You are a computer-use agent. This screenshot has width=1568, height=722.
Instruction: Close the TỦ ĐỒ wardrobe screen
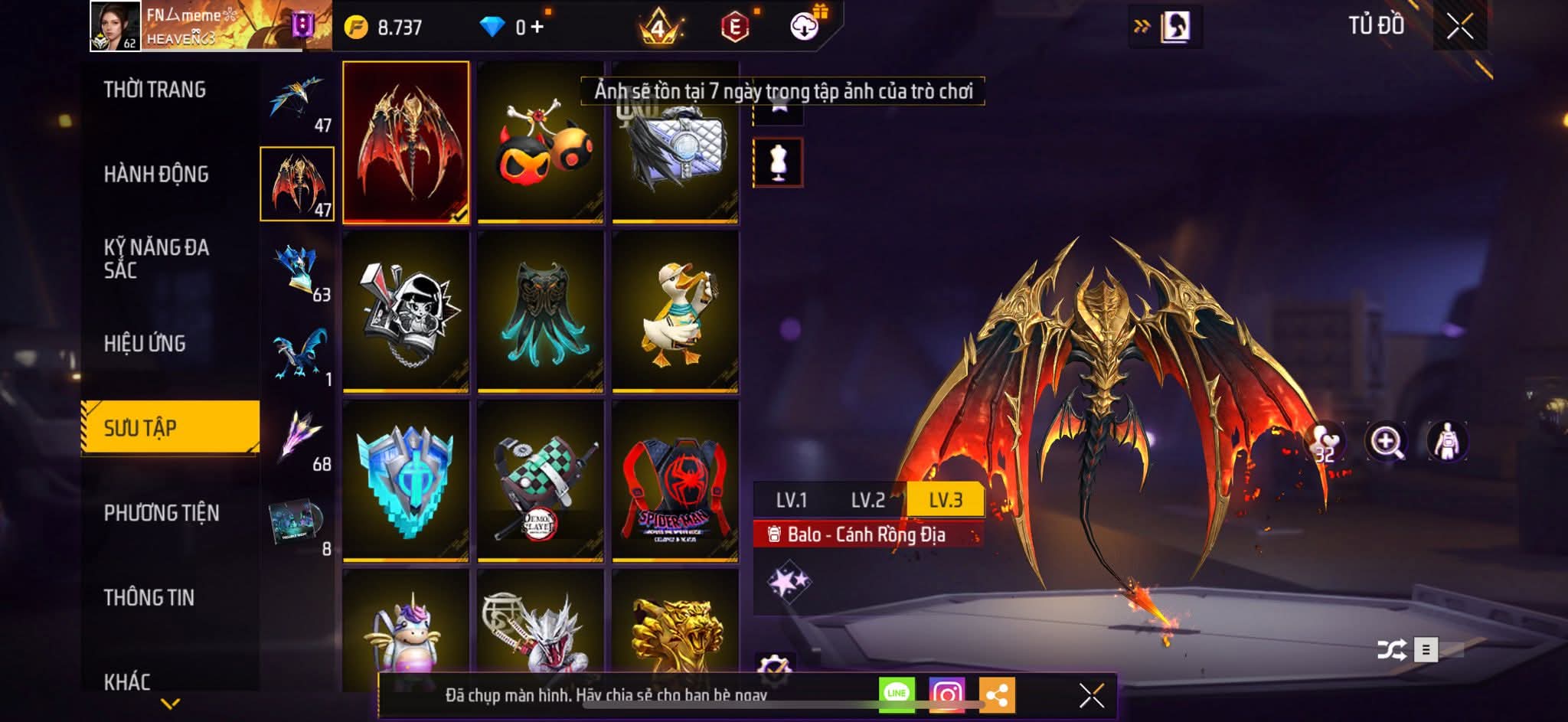pos(1459,27)
